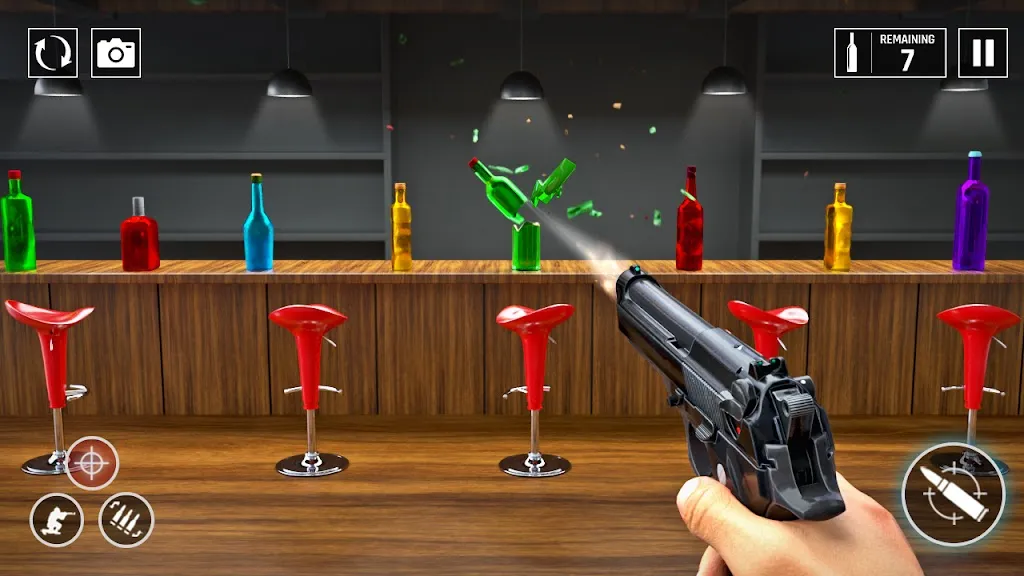Fire using the bullet shoot button
This screenshot has height=576, width=1024.
click(x=952, y=494)
